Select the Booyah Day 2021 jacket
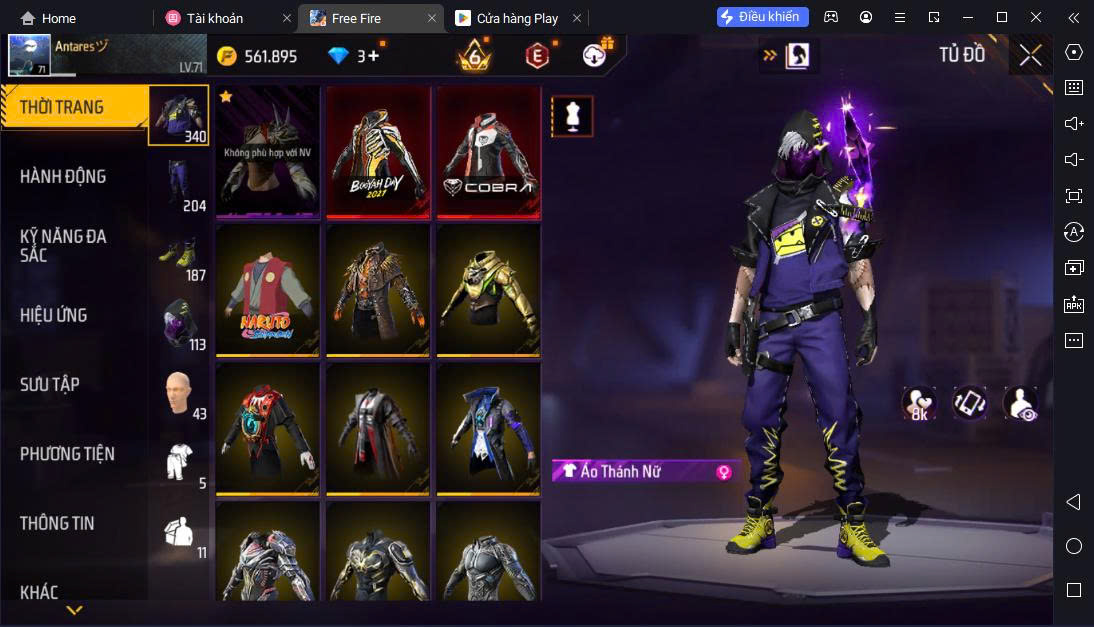The image size is (1094, 627). [378, 151]
